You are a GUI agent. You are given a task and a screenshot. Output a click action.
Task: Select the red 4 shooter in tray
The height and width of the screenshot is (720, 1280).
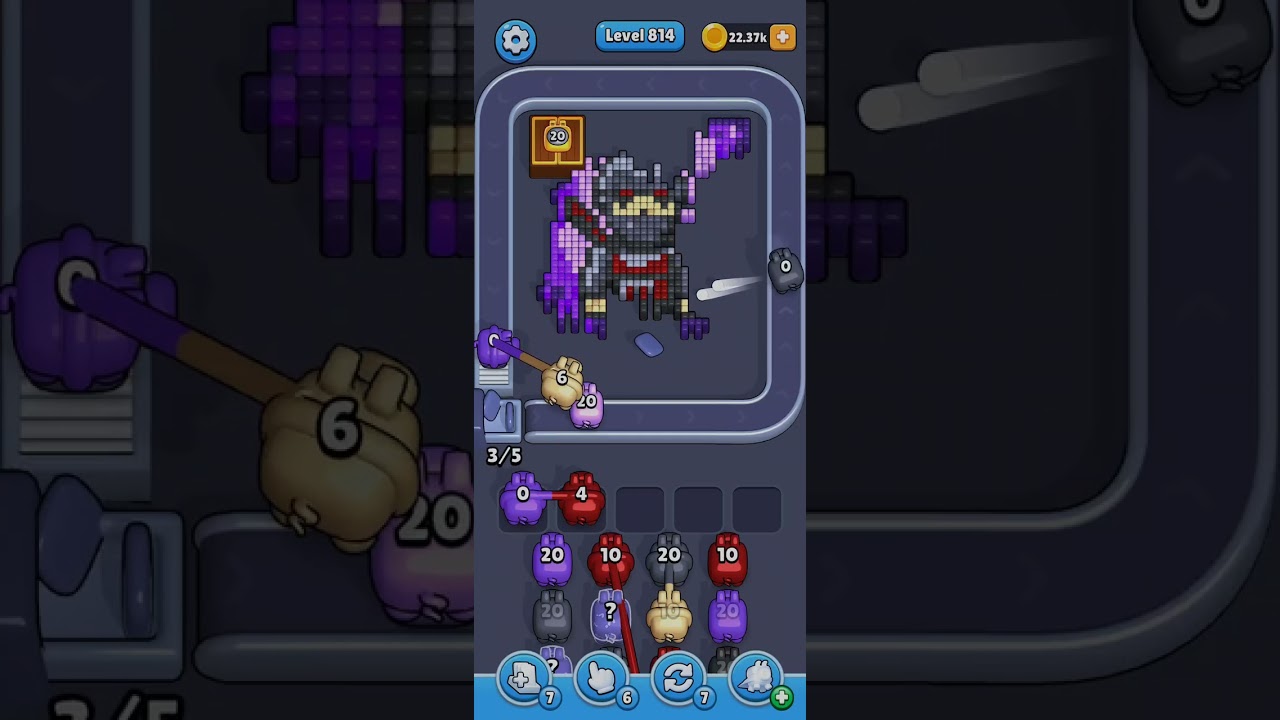pyautogui.click(x=581, y=499)
